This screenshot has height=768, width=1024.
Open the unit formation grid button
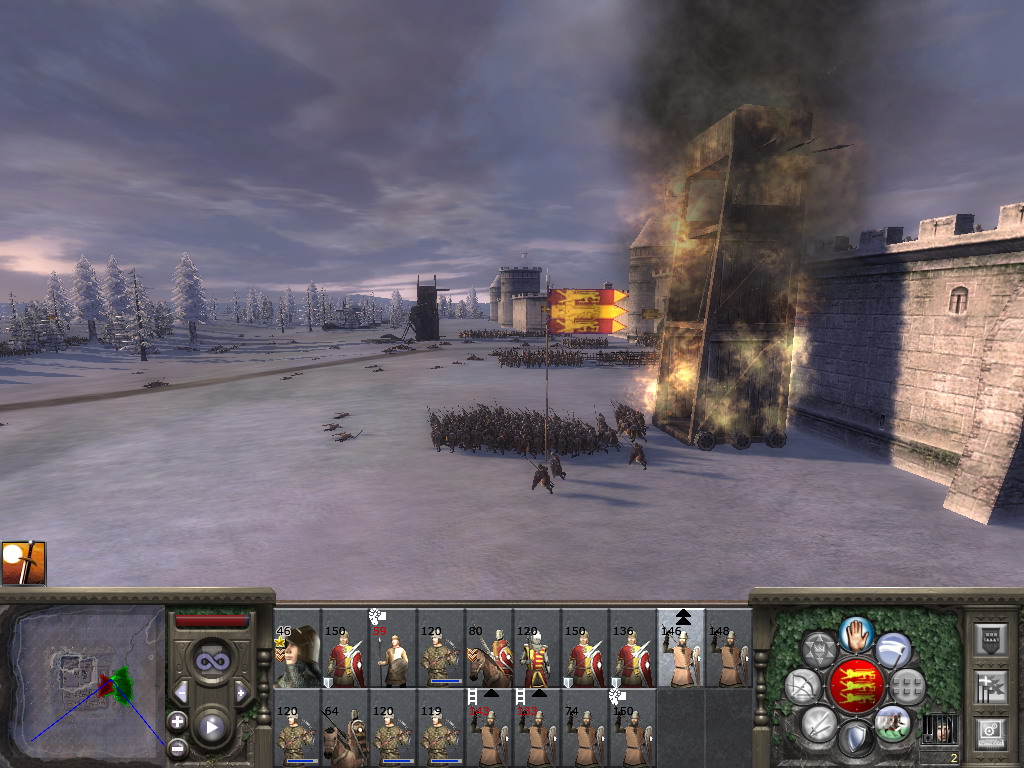click(x=908, y=686)
